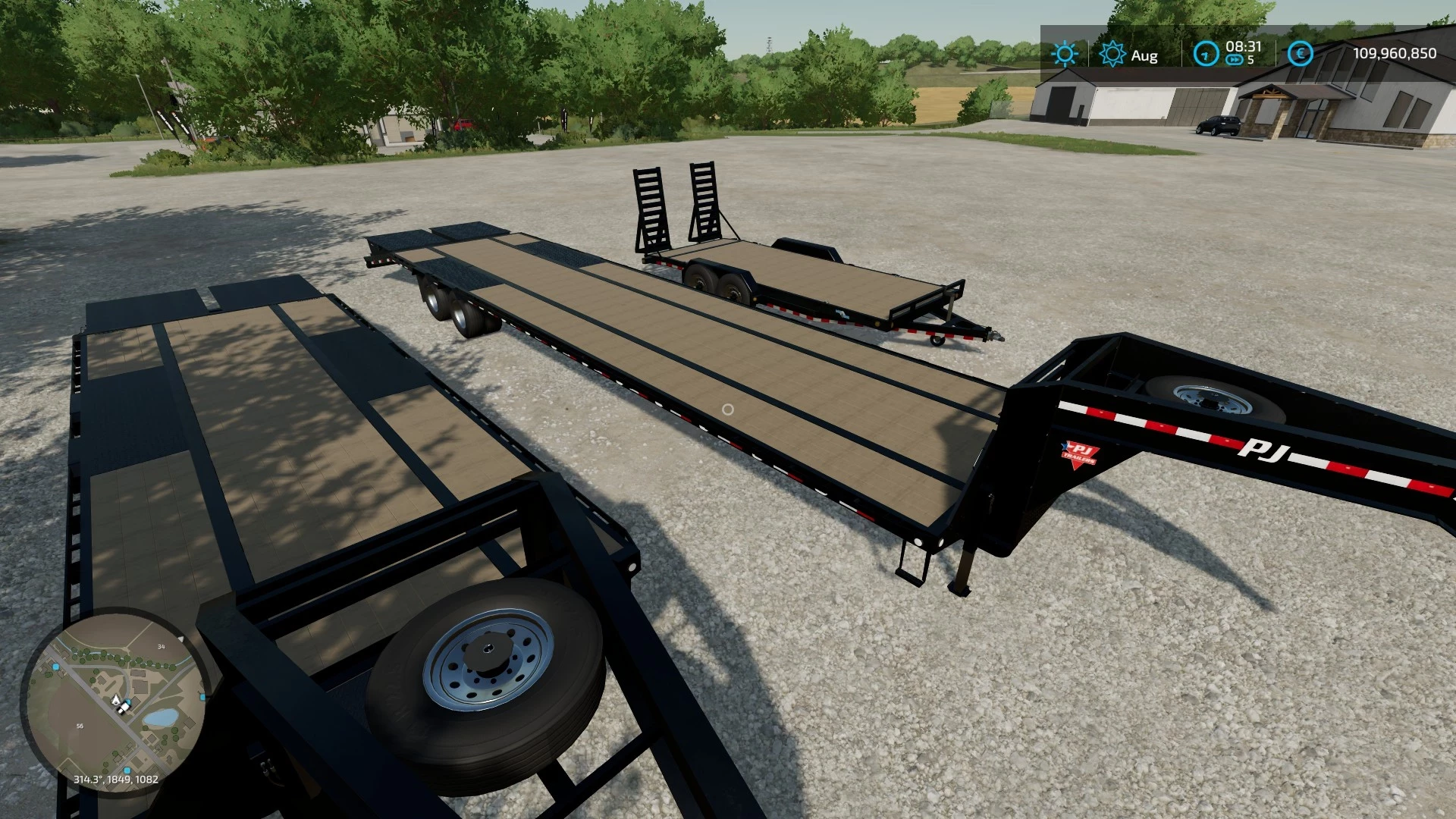Screen dimensions: 1456x819
Task: Click the coordinates text under the minimap
Action: pos(115,779)
